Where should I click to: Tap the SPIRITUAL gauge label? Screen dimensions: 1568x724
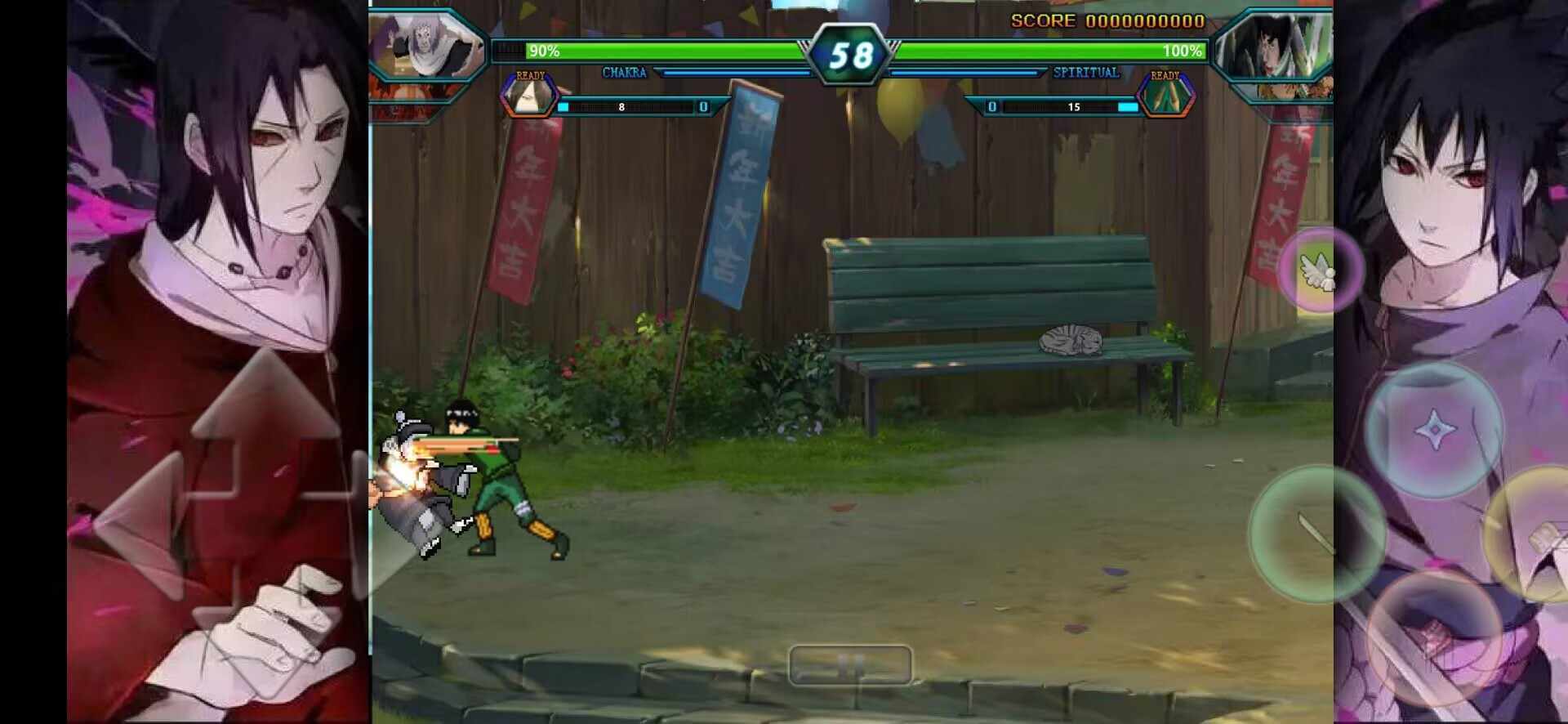coord(1088,73)
